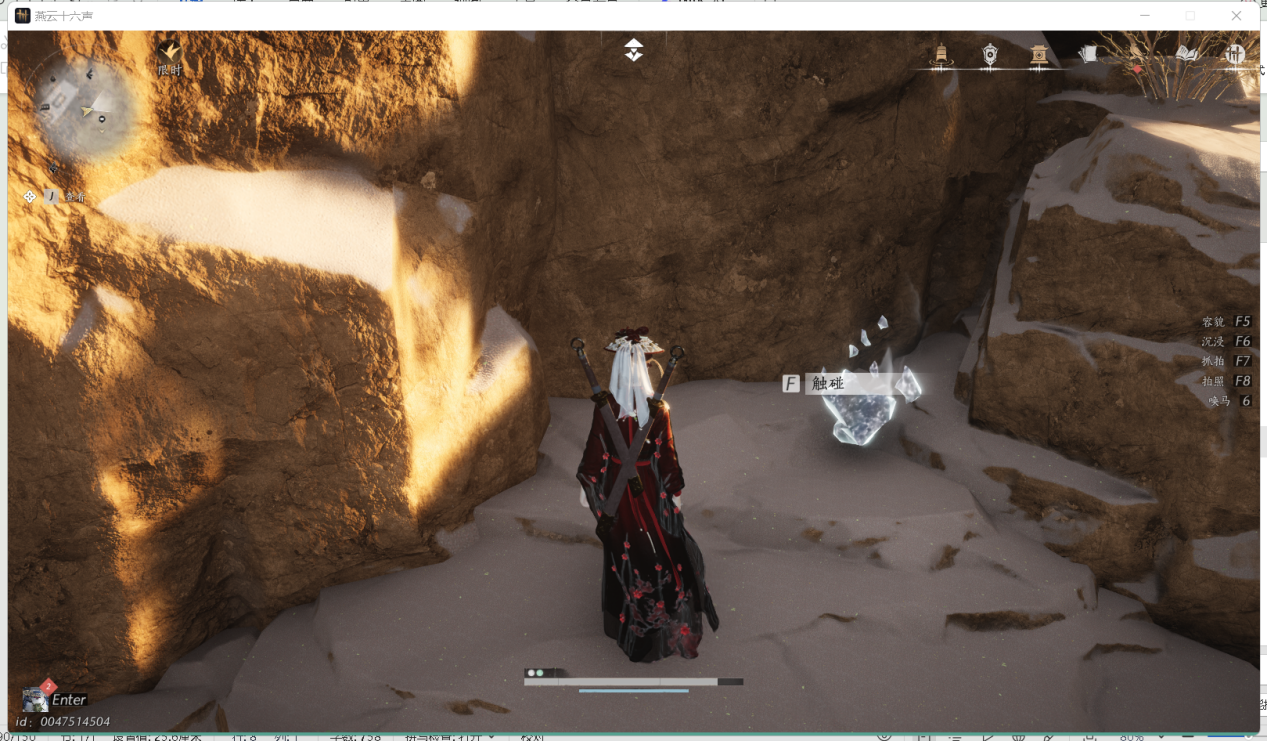
Task: Open the open-book journal icon
Action: [1187, 54]
